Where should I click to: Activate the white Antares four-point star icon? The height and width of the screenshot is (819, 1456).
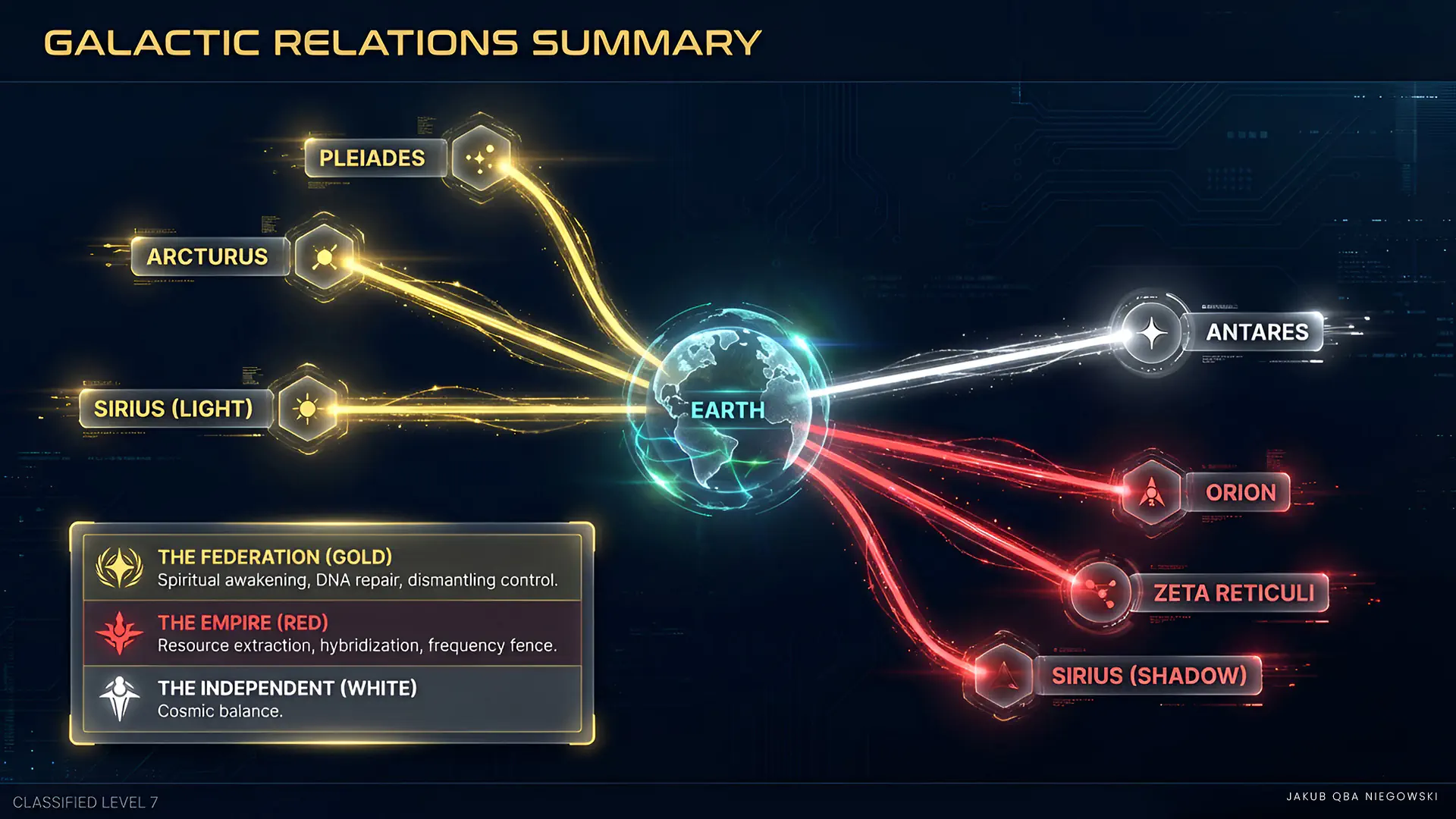[1151, 333]
